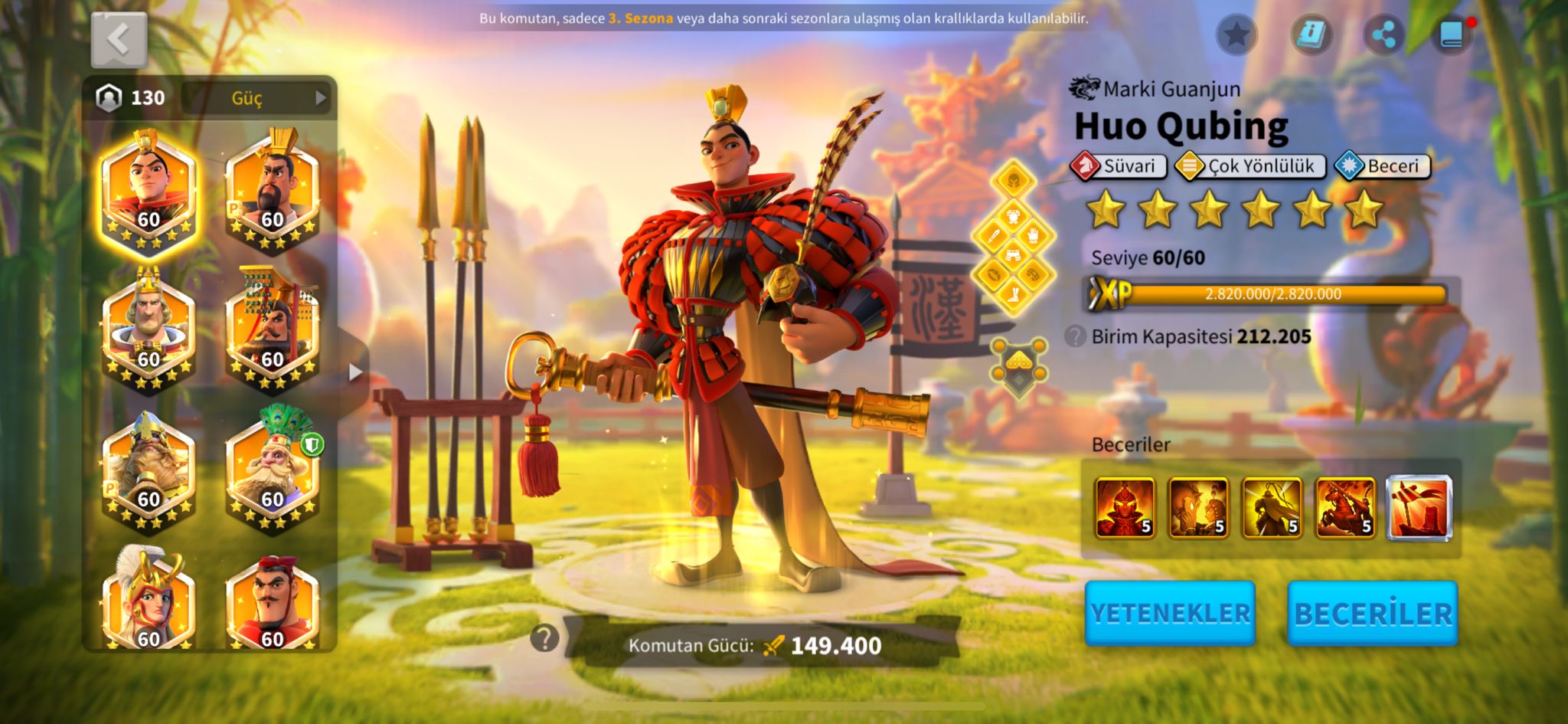
Task: Show Komutan Gücü help question mark
Action: [x=544, y=637]
